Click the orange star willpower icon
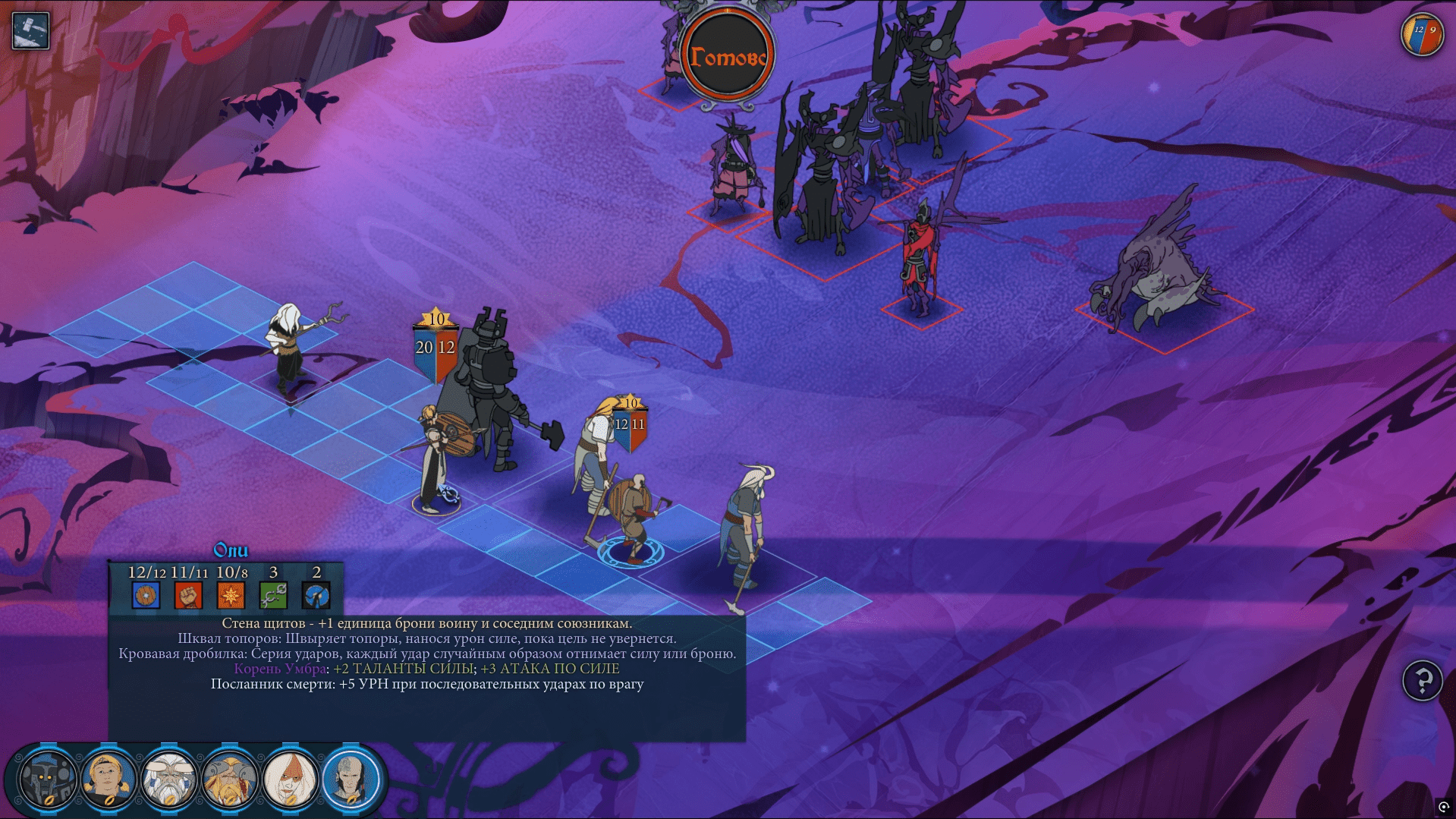Image resolution: width=1456 pixels, height=819 pixels. 231,595
